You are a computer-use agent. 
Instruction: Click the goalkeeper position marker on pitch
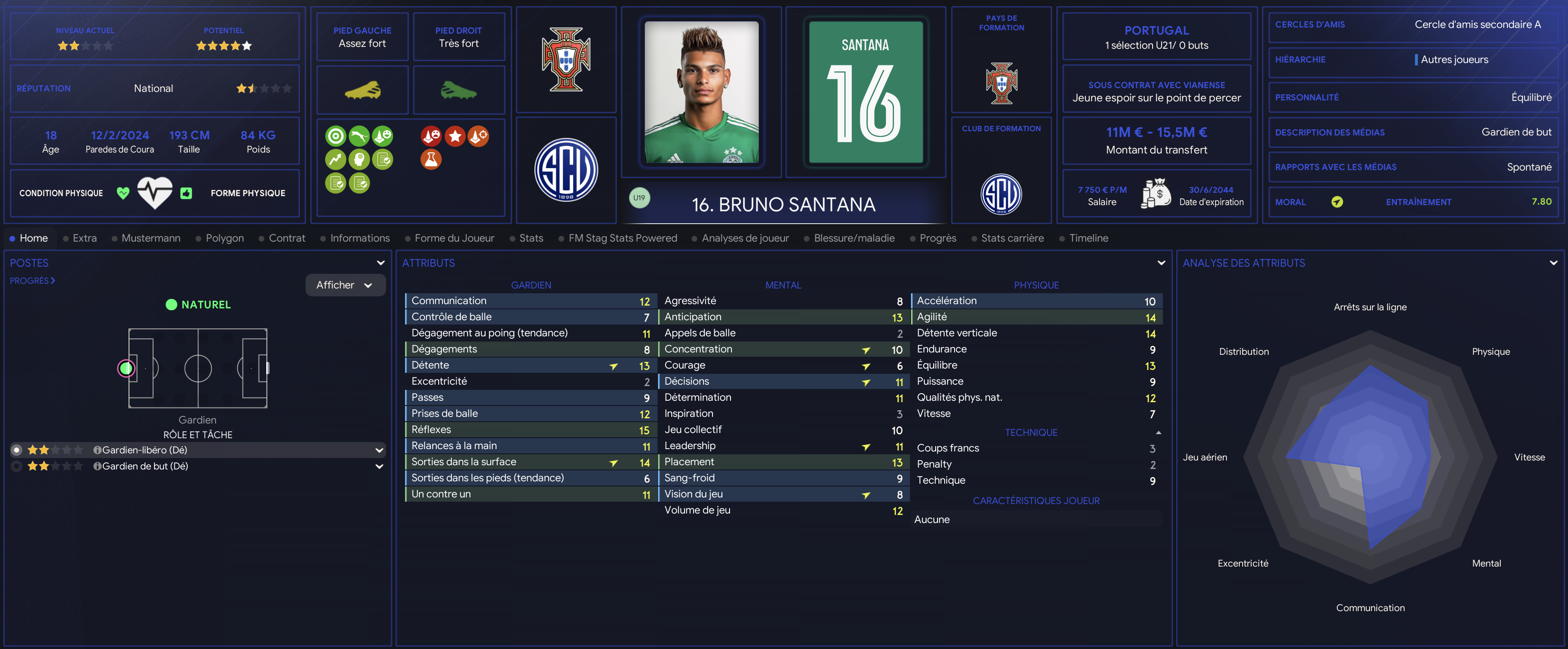tap(126, 368)
